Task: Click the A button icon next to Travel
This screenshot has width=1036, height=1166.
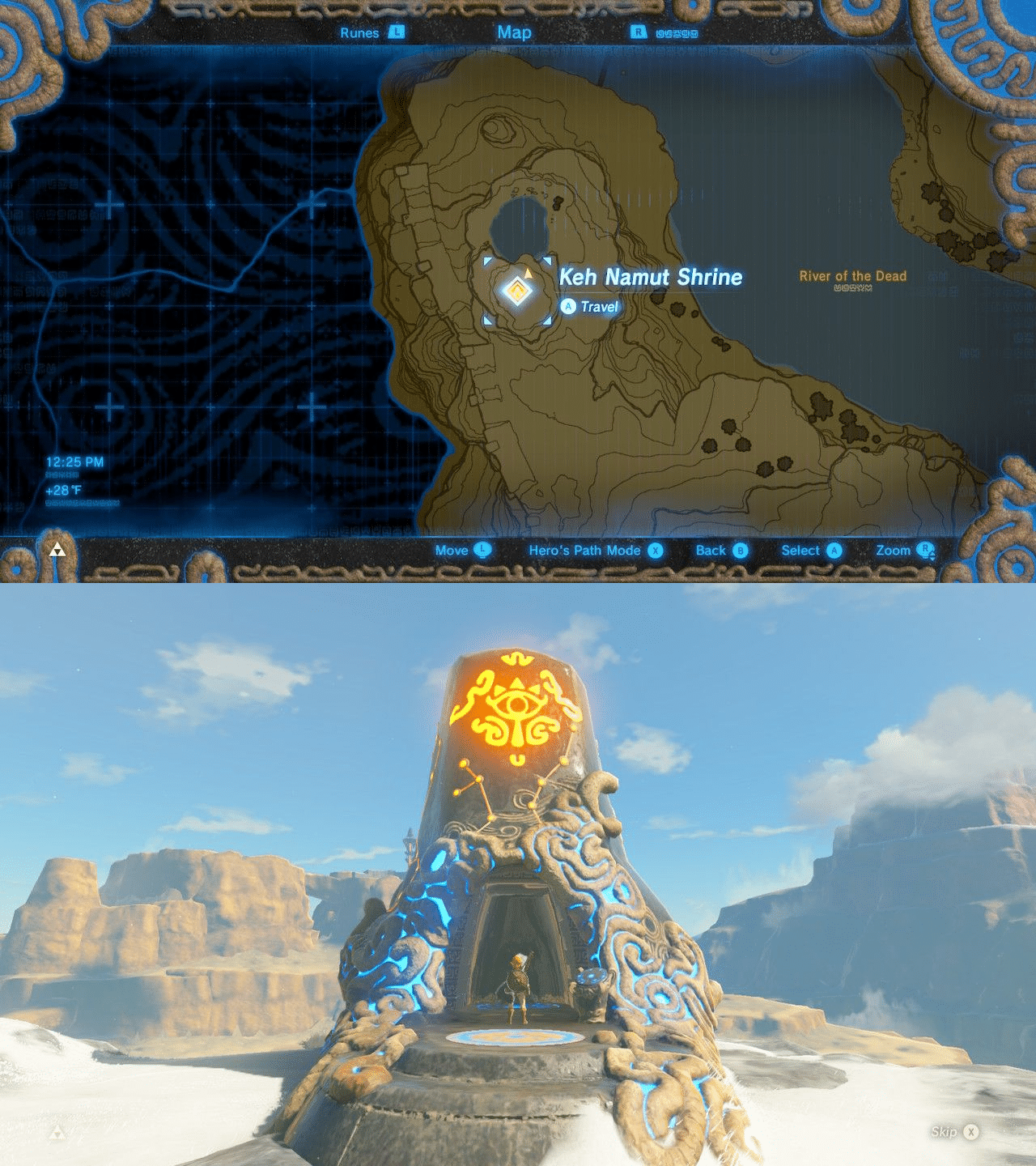Action: (567, 306)
